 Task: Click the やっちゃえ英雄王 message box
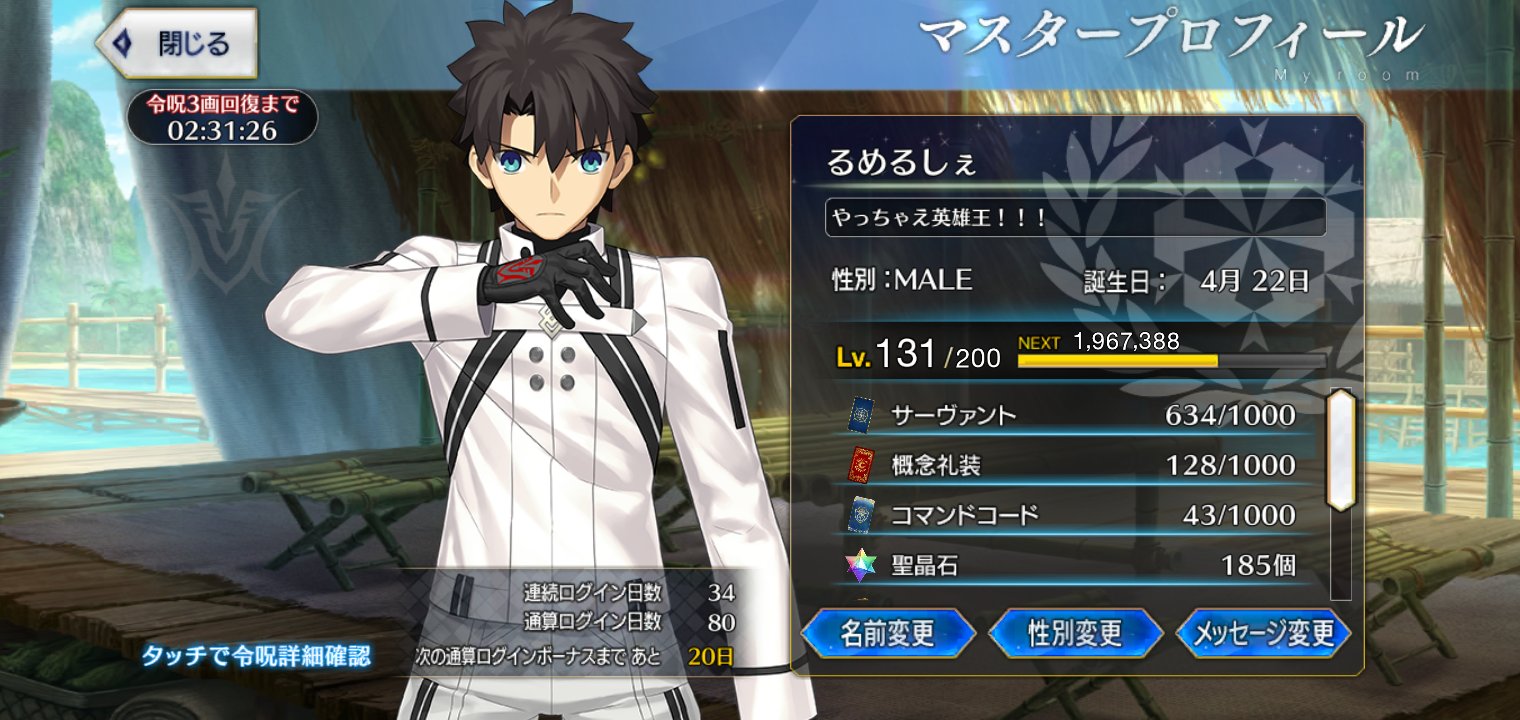point(1075,217)
